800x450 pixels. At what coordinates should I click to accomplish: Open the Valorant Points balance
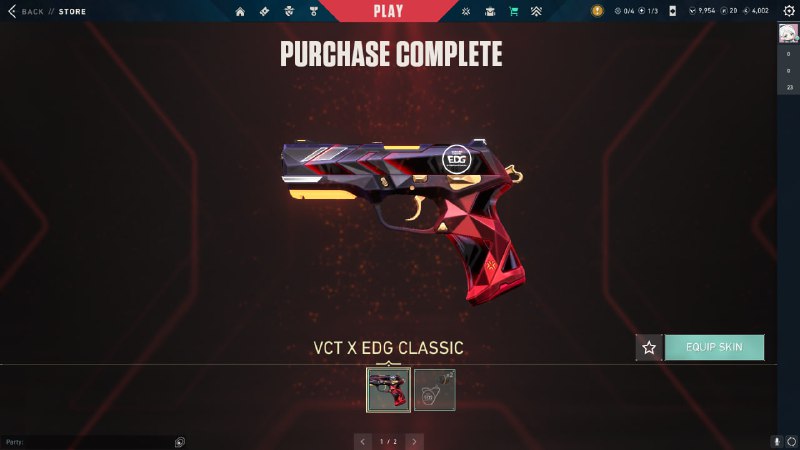(703, 11)
